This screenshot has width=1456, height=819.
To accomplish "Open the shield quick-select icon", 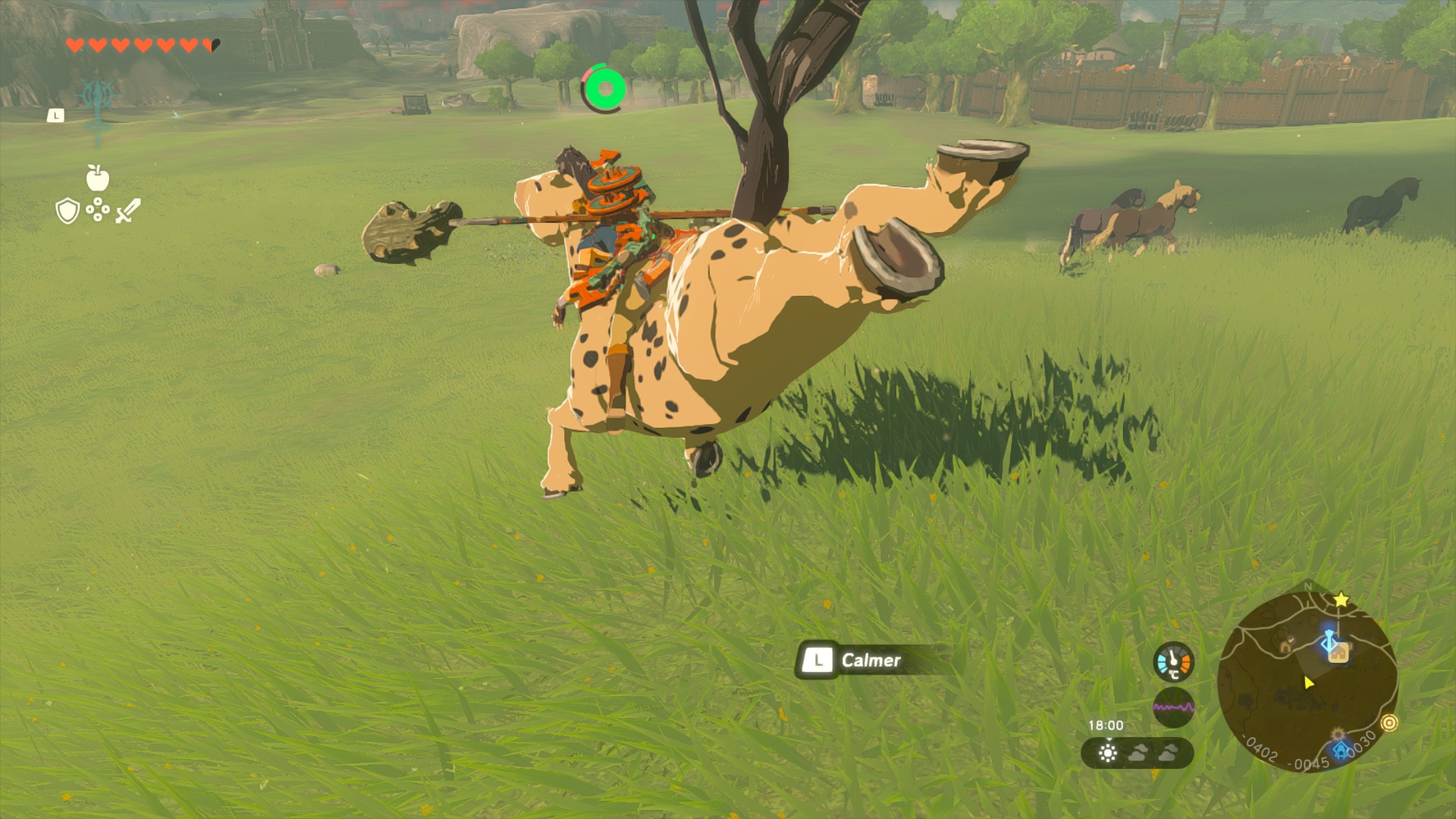I will click(67, 211).
